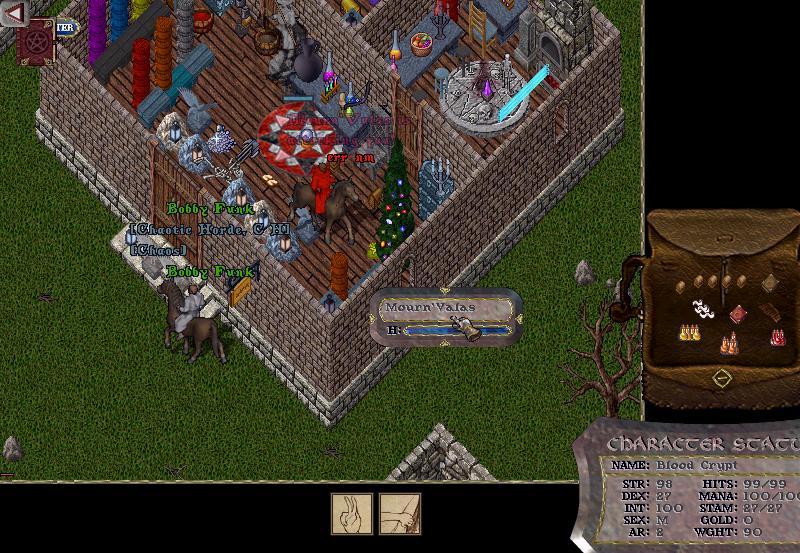Click the diamond emblem on the backpack
Screen dimensions: 800x553
click(721, 378)
